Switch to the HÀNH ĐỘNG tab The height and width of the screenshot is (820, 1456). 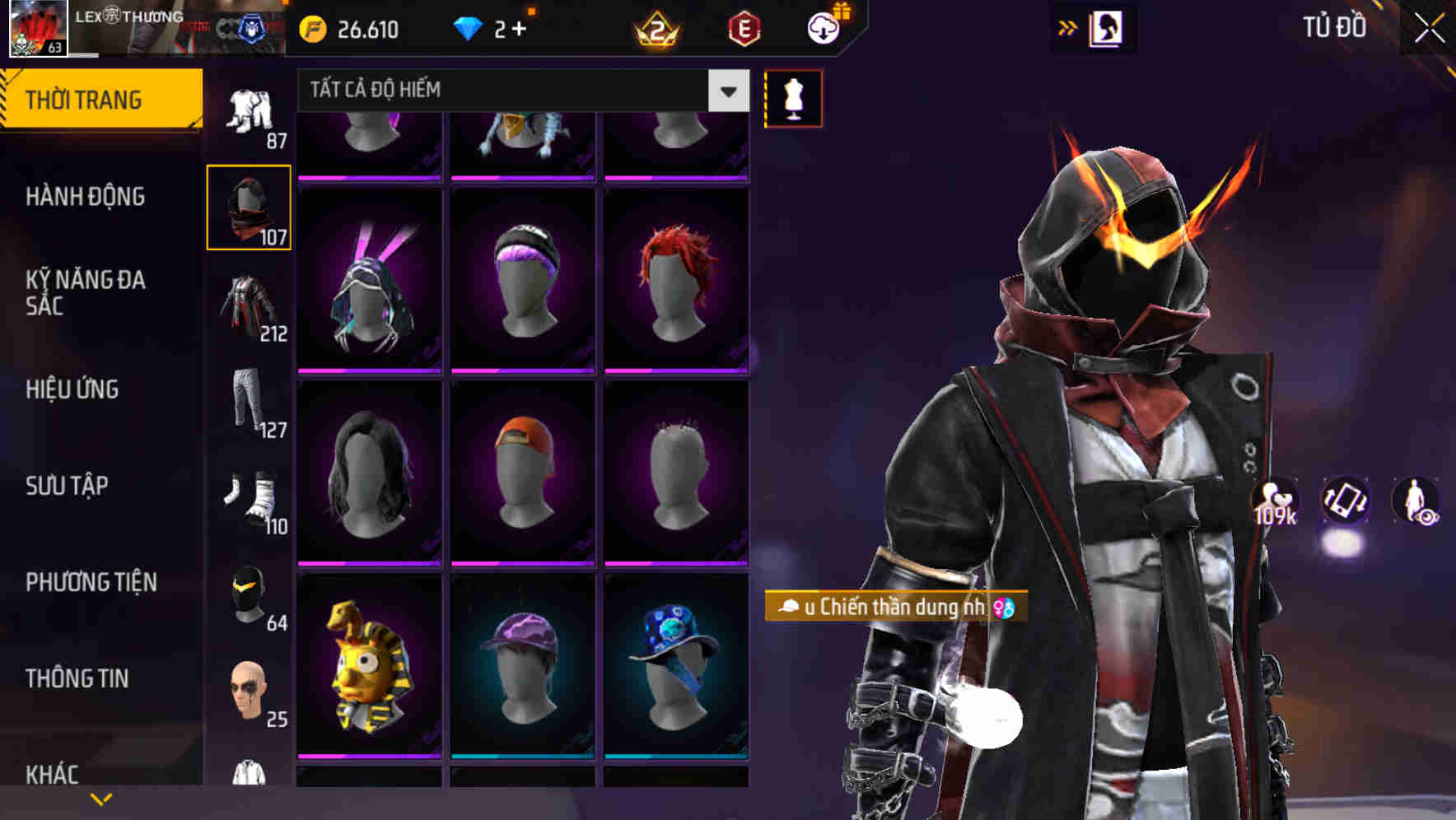[86, 197]
